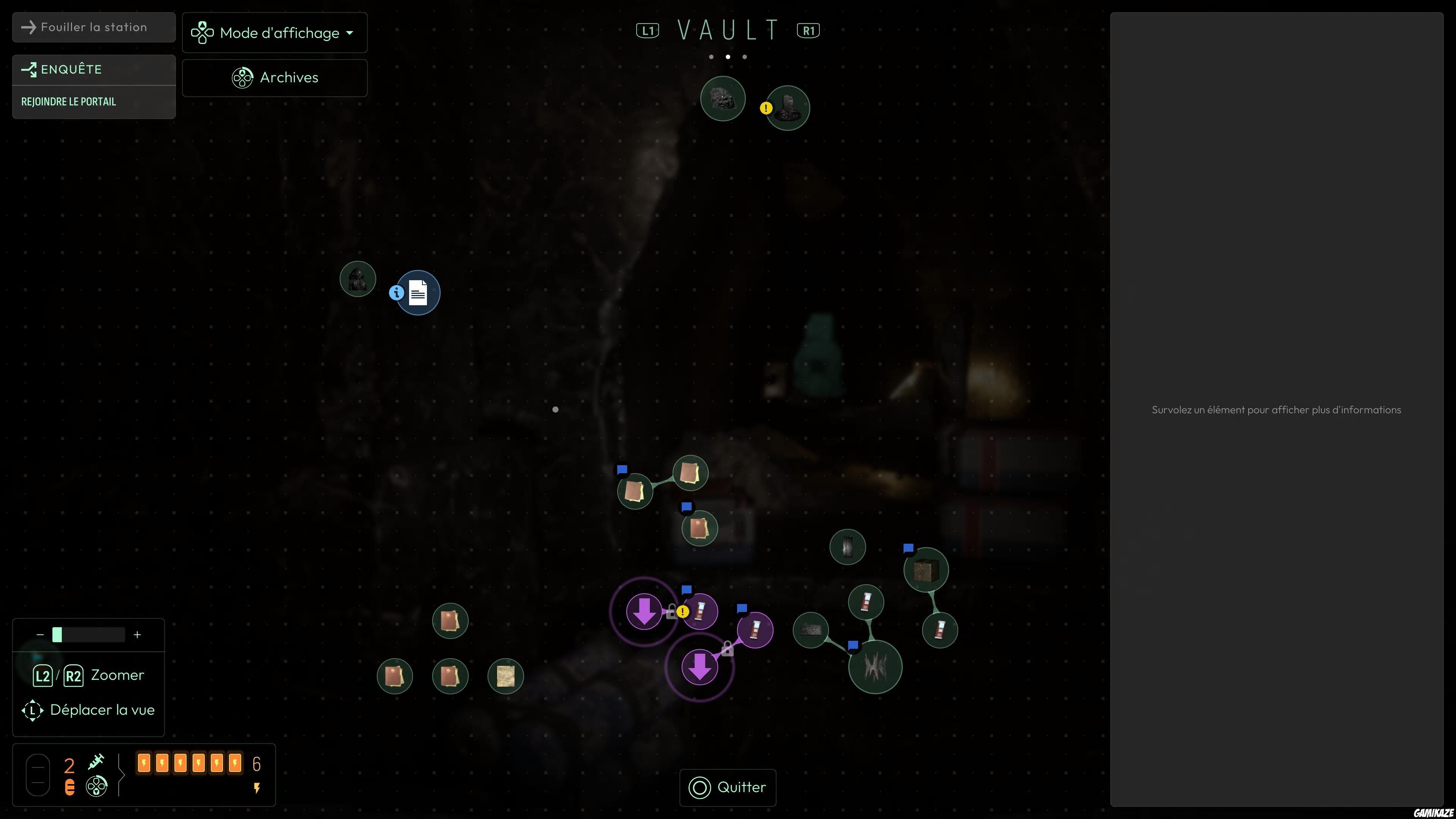Select the black tire node
Image resolution: width=1456 pixels, height=819 pixels.
coord(847,546)
